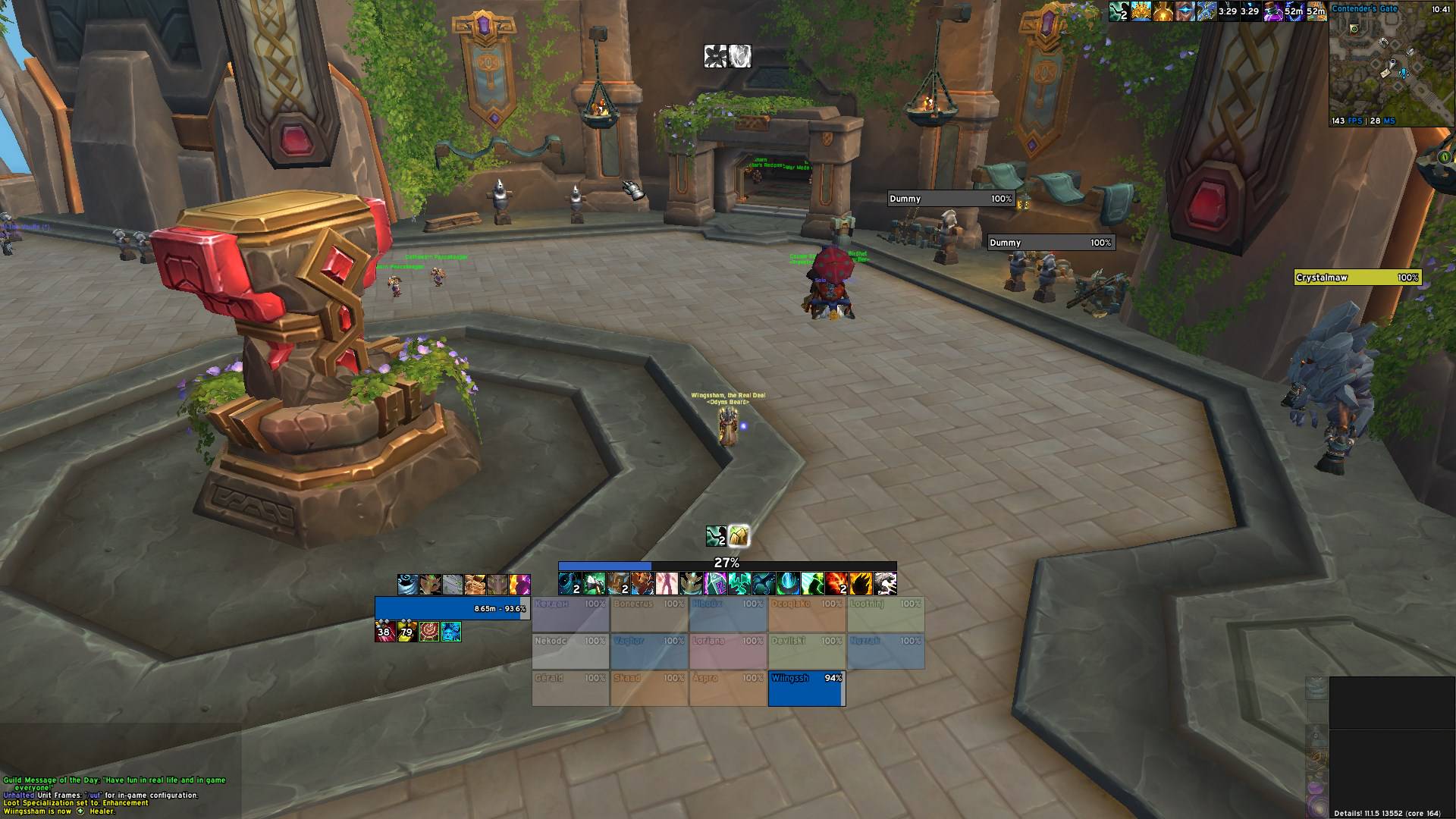Click Loriana's raid frame
Screen dimensions: 1456x819
point(728,651)
